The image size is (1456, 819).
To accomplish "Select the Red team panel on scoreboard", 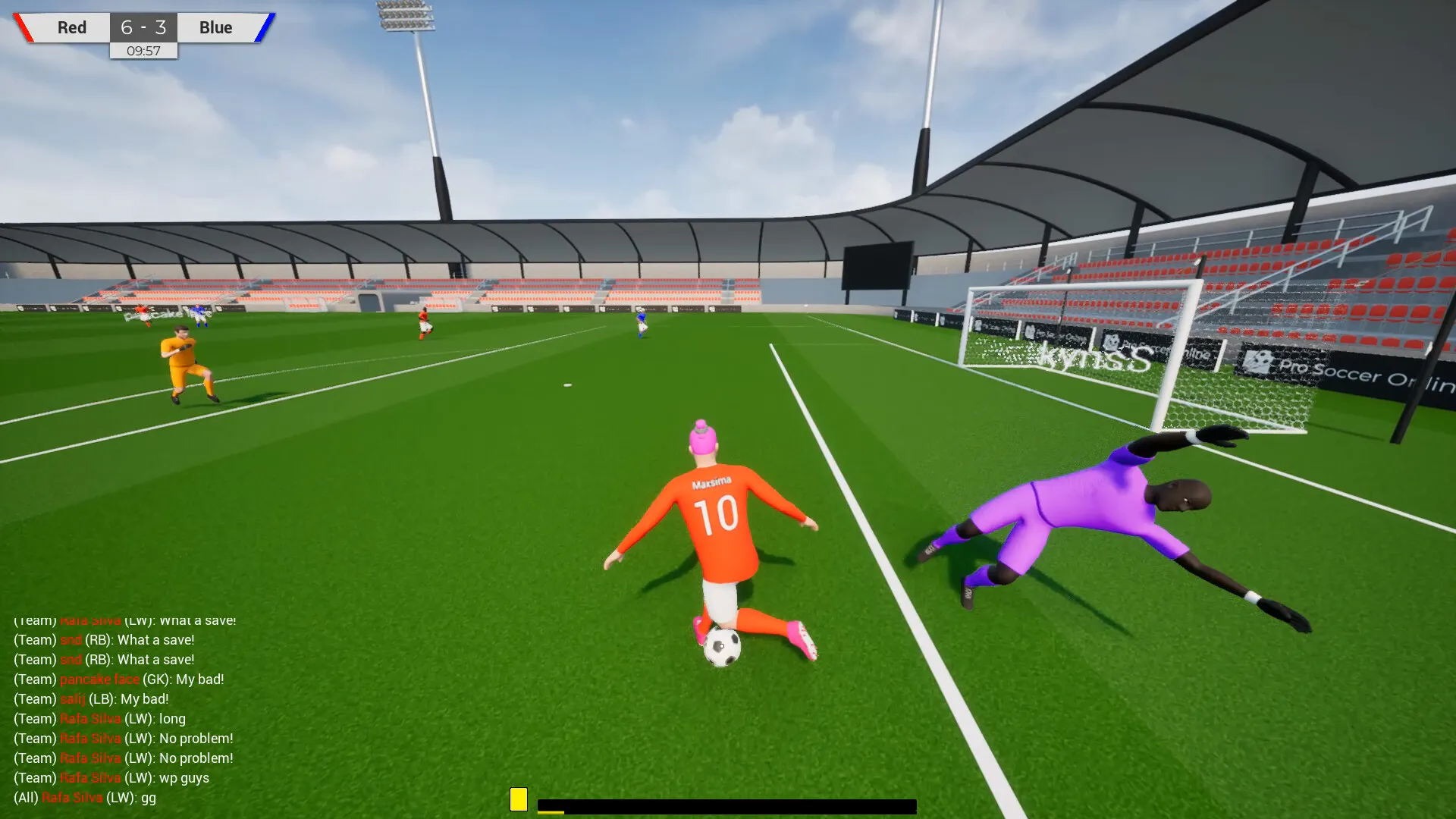I will coord(71,27).
